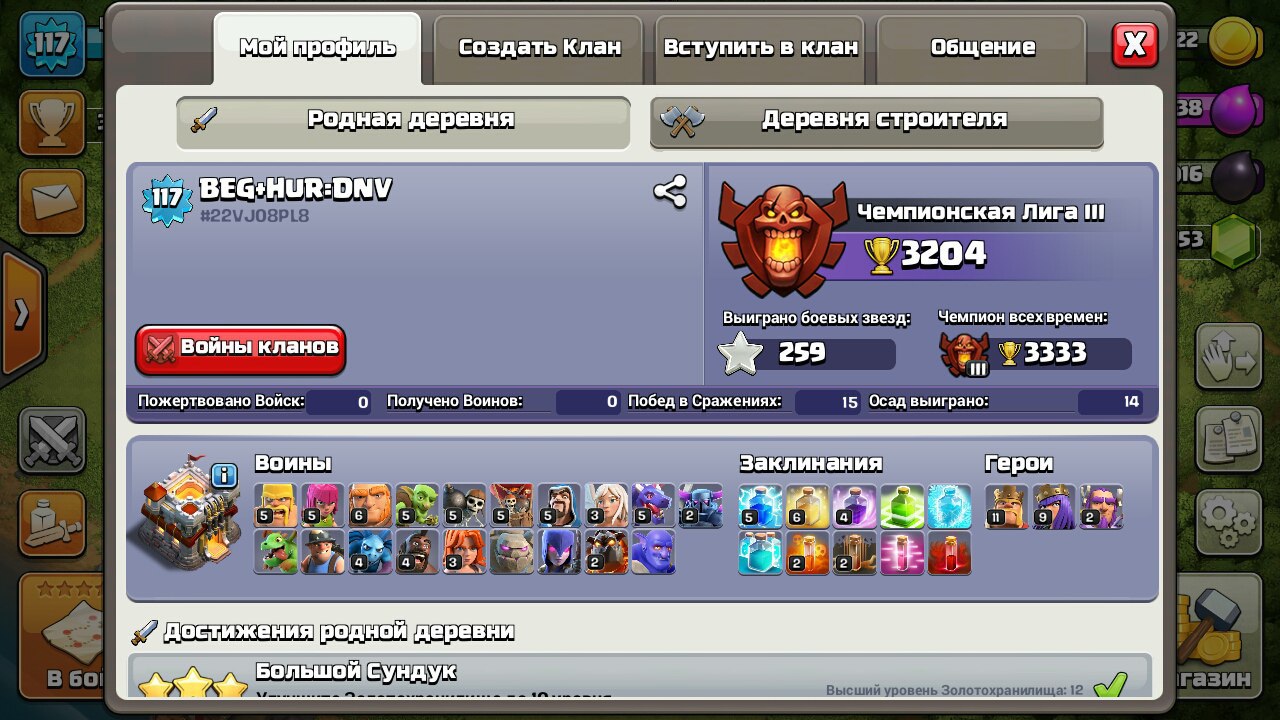Screen dimensions: 1280x720
Task: Close the profile window
Action: click(x=1134, y=45)
